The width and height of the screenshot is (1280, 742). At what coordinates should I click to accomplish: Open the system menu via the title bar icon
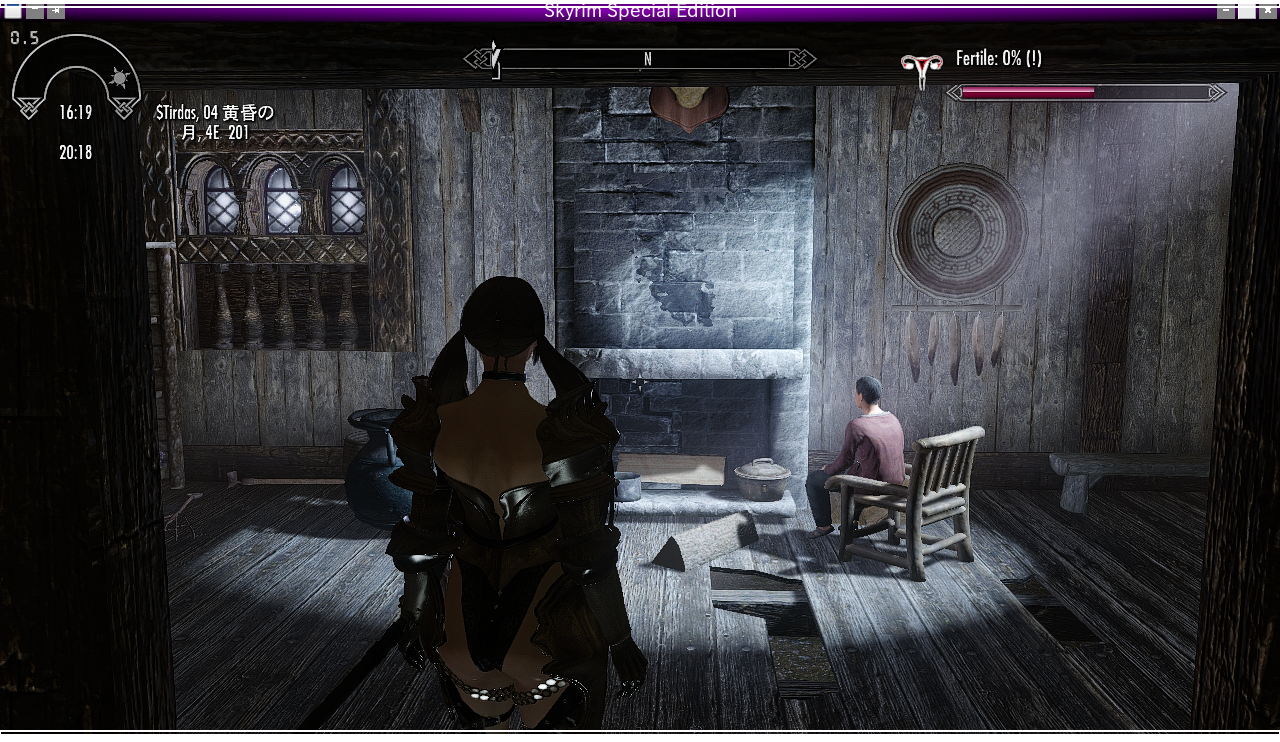(x=11, y=10)
